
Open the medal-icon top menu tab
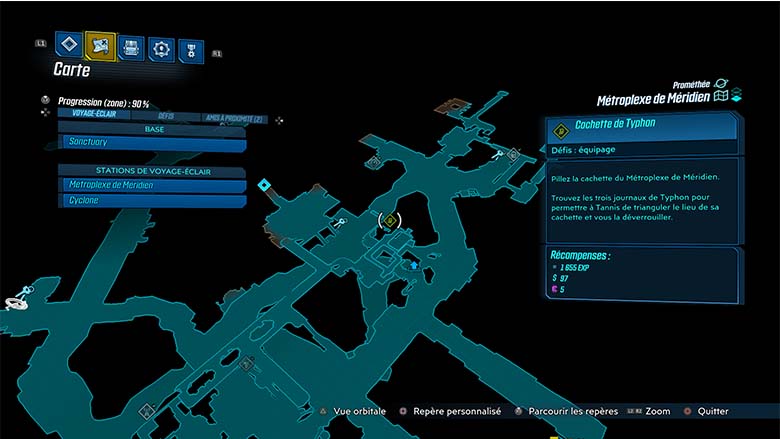190,51
